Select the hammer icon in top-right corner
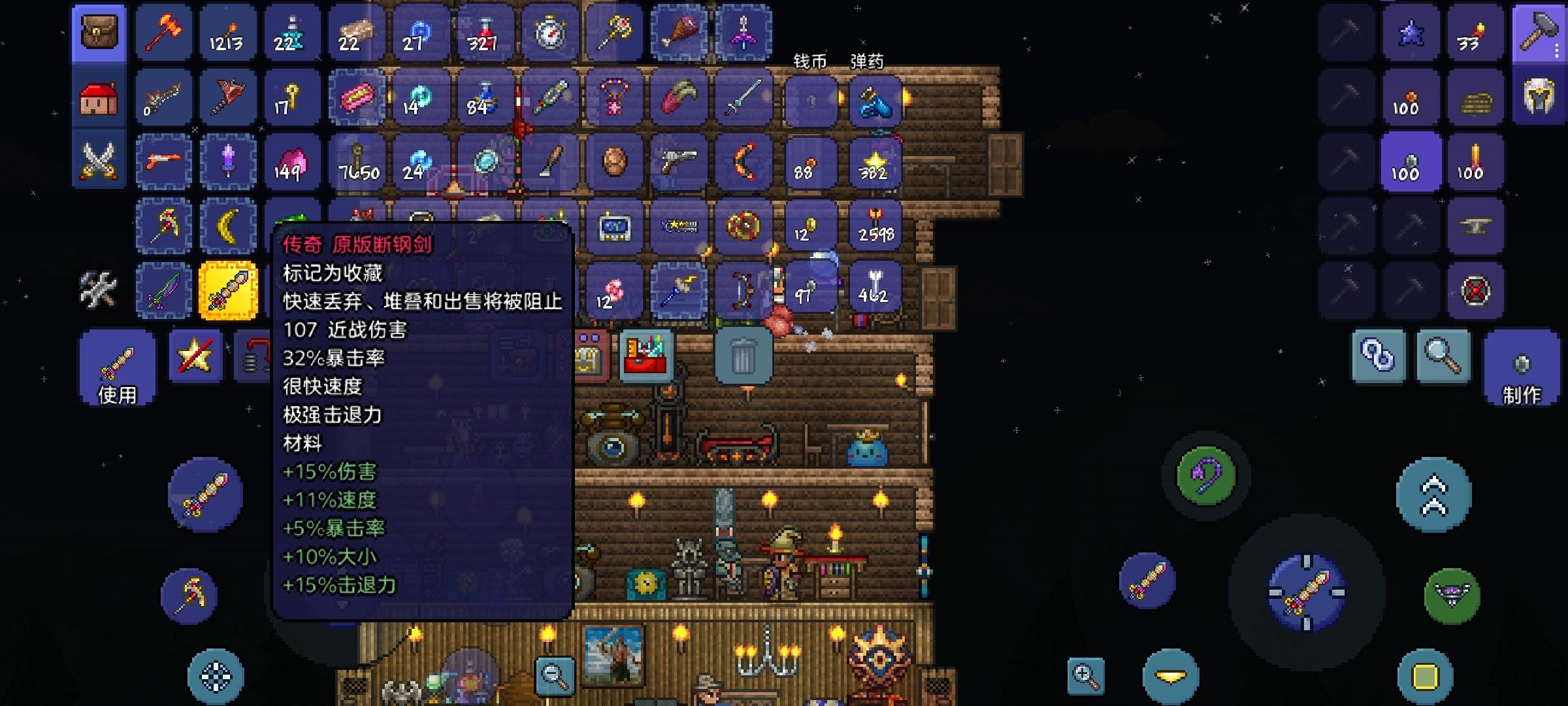 [1539, 33]
